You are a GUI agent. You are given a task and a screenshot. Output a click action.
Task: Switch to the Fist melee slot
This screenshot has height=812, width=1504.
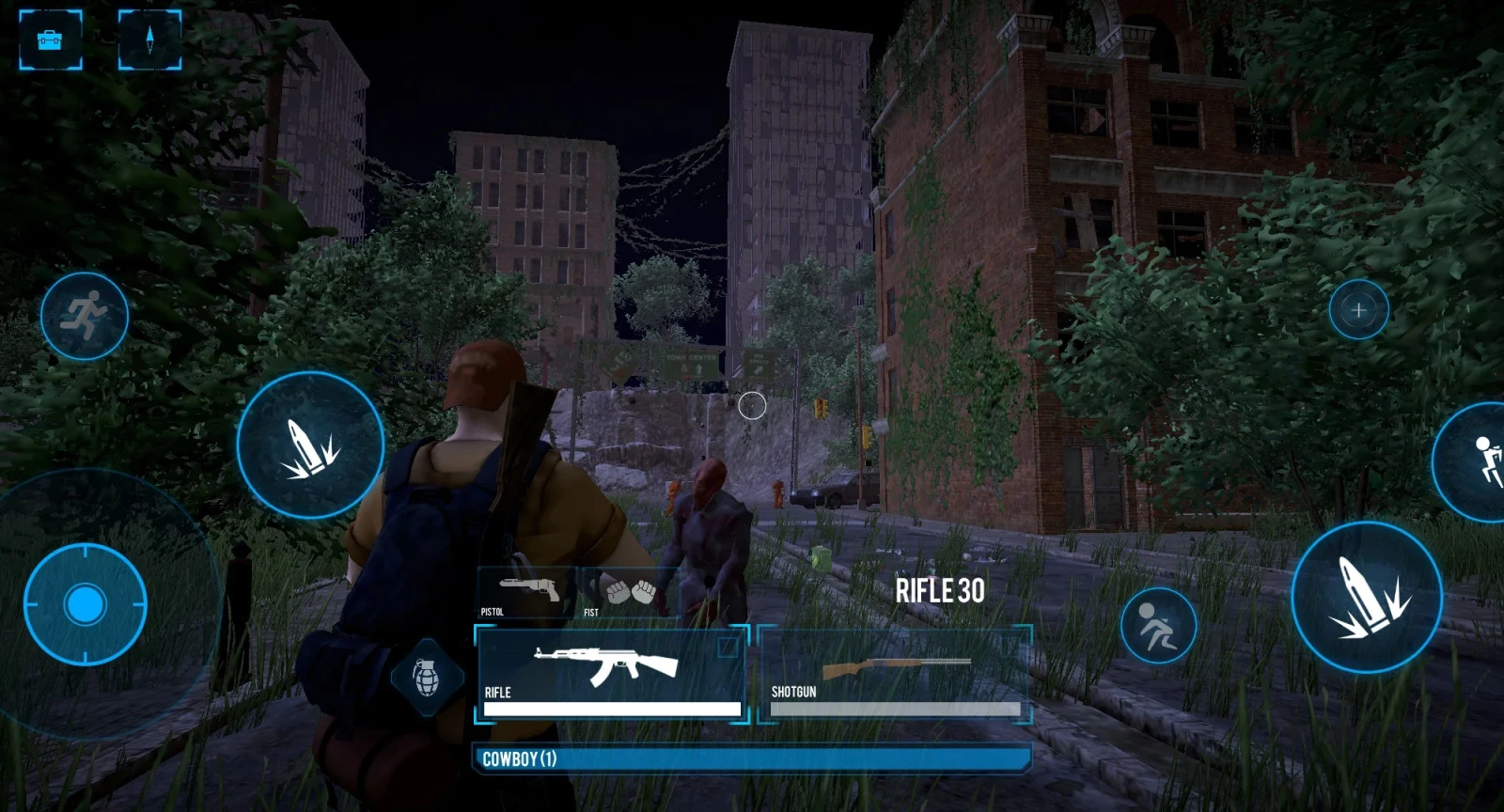628,594
